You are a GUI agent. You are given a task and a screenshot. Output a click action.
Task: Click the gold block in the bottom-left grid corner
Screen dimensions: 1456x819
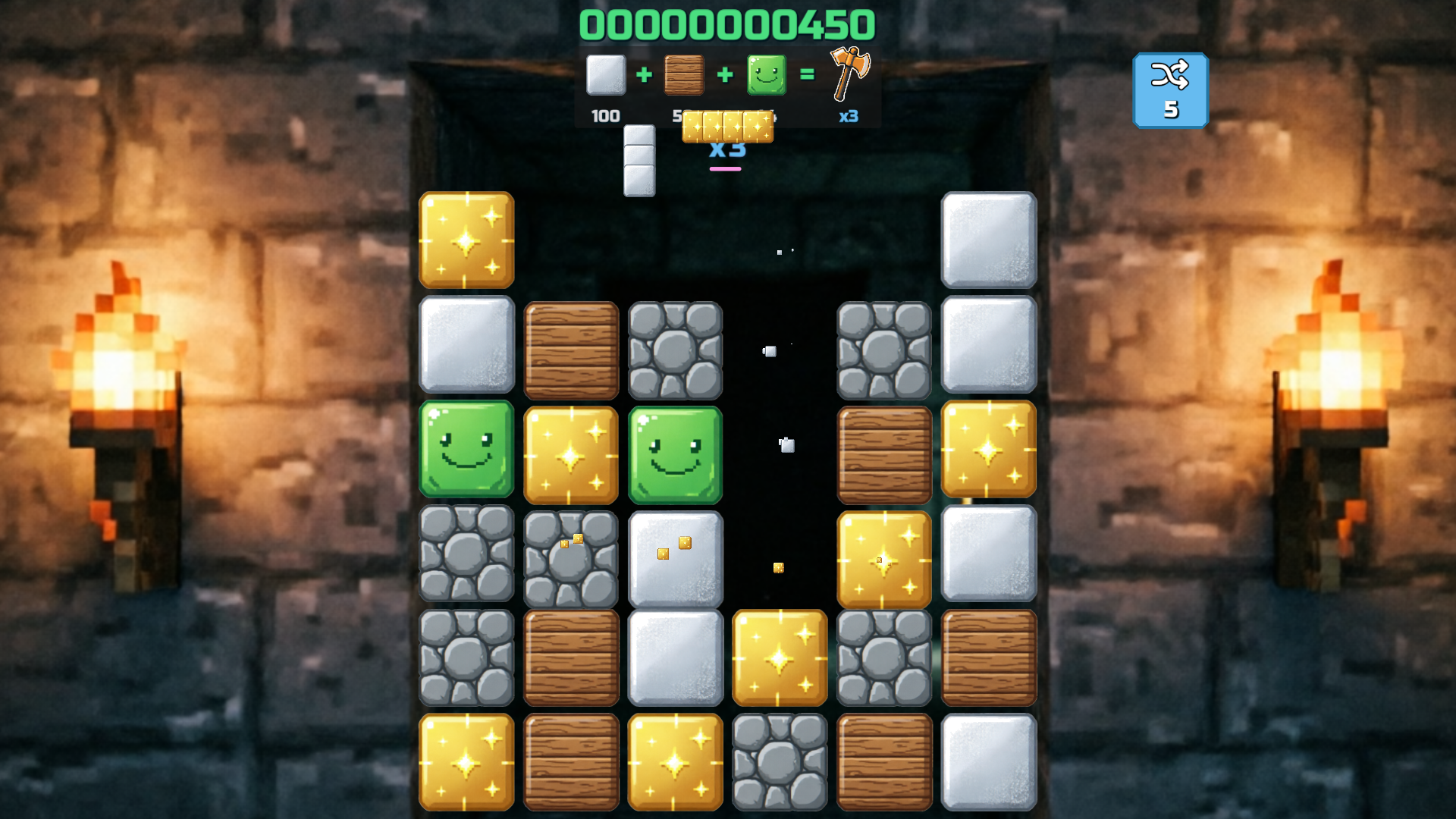coord(466,761)
